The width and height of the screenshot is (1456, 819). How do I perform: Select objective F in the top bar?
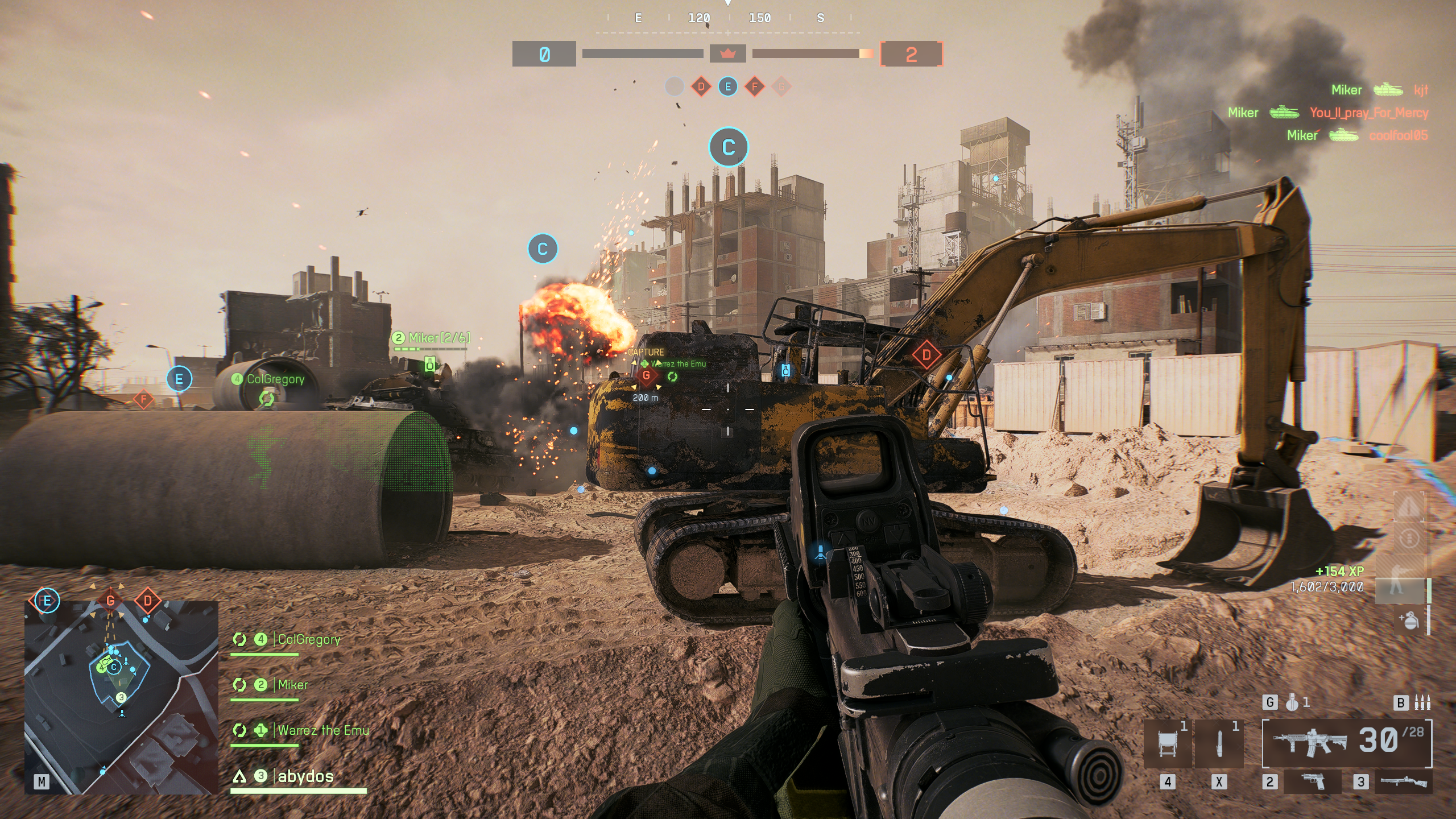(x=755, y=87)
